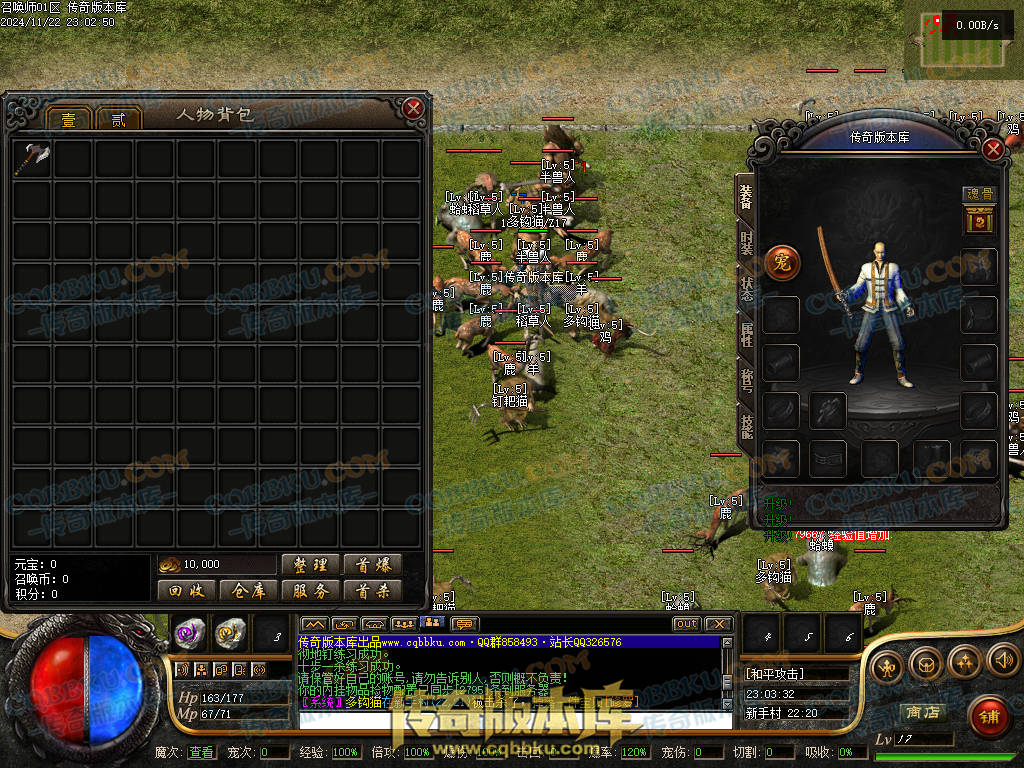Screen dimensions: 1024x768
Task: Open the 服务 services menu
Action: (x=310, y=591)
